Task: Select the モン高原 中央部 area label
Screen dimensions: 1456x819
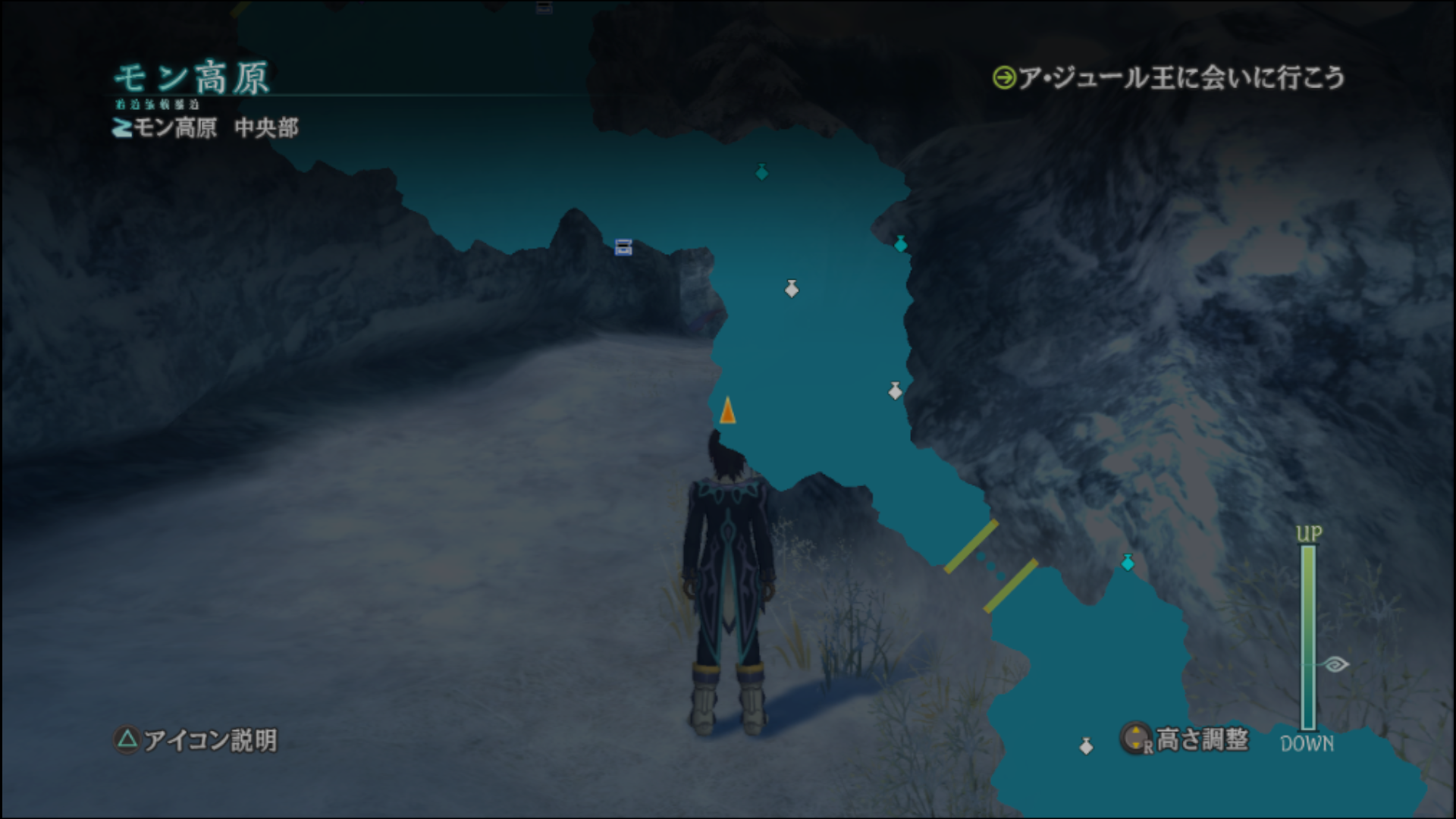Action: pos(206,127)
